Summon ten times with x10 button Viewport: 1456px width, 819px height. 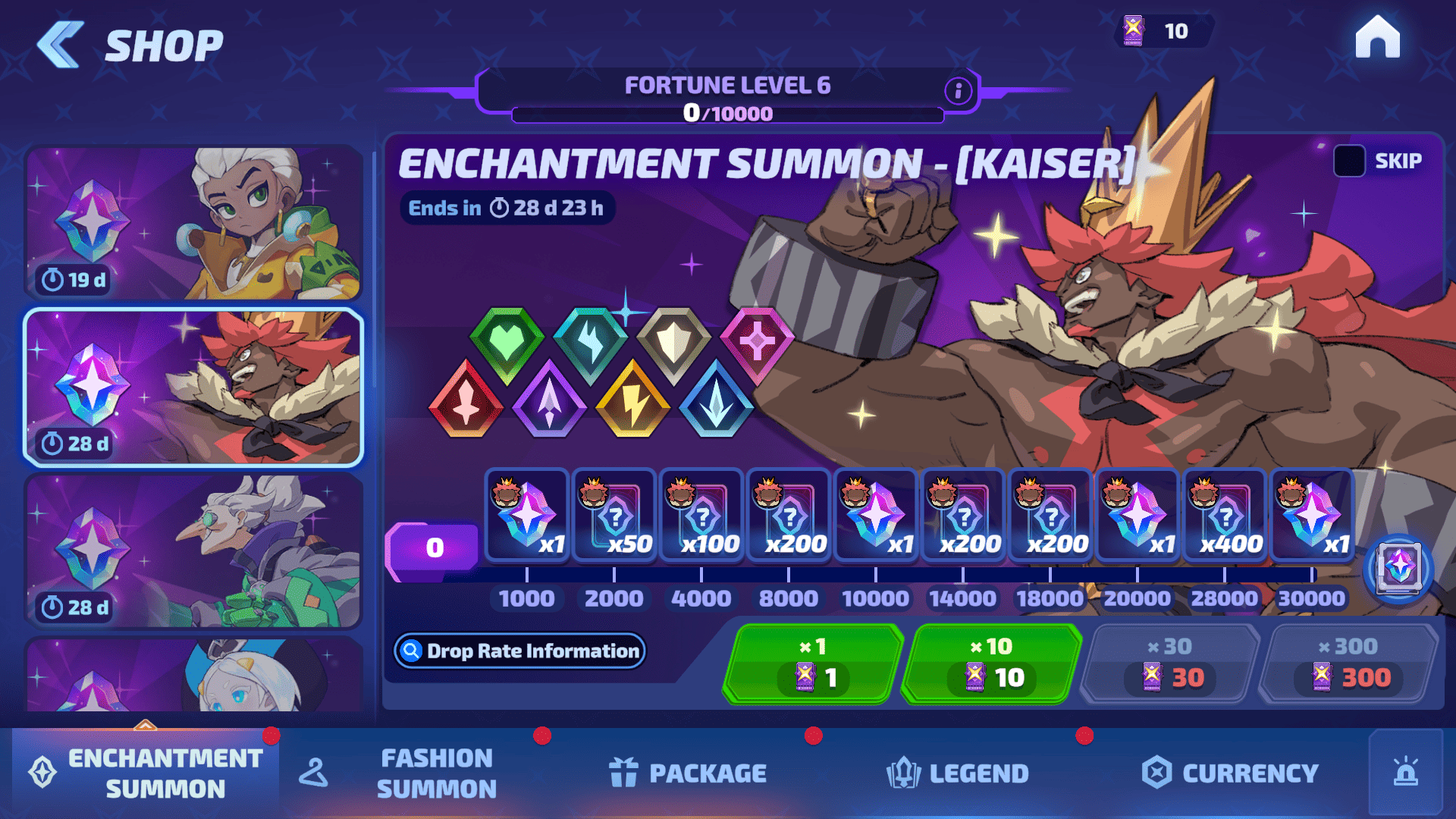point(992,663)
